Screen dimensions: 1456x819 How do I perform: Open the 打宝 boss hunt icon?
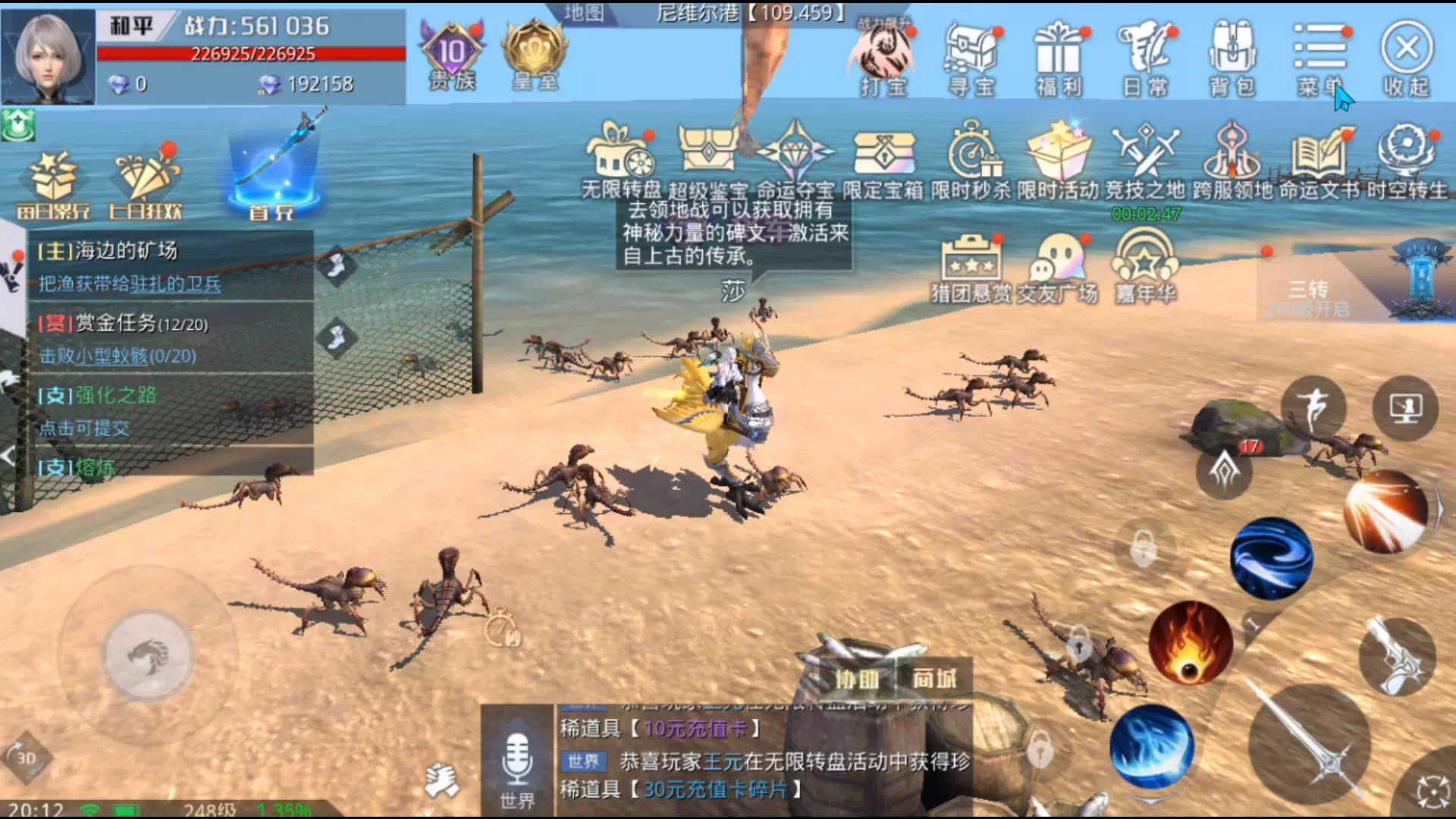click(x=883, y=58)
